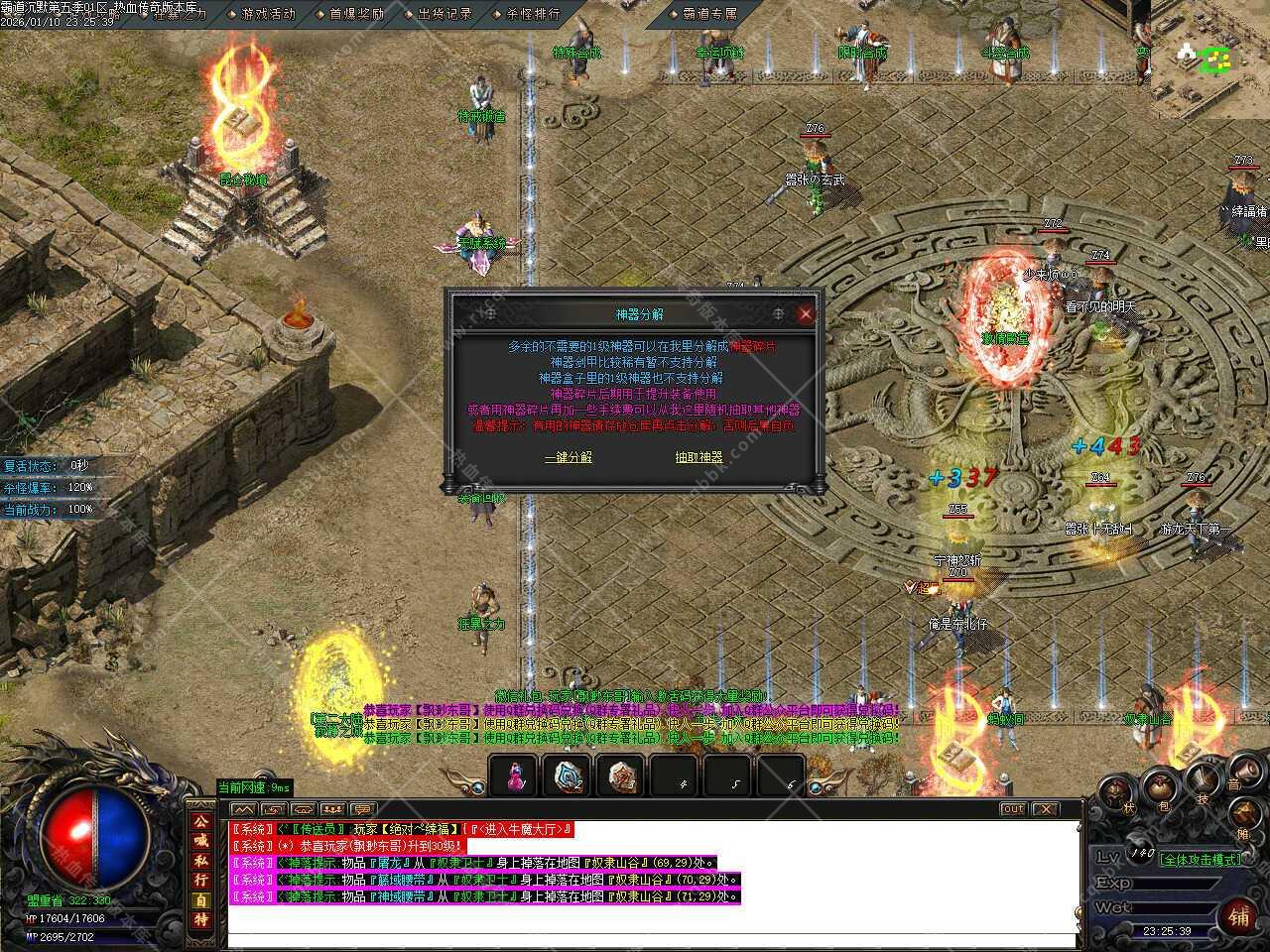Click the out button above chat
Viewport: 1270px width, 952px height.
coord(1012,809)
